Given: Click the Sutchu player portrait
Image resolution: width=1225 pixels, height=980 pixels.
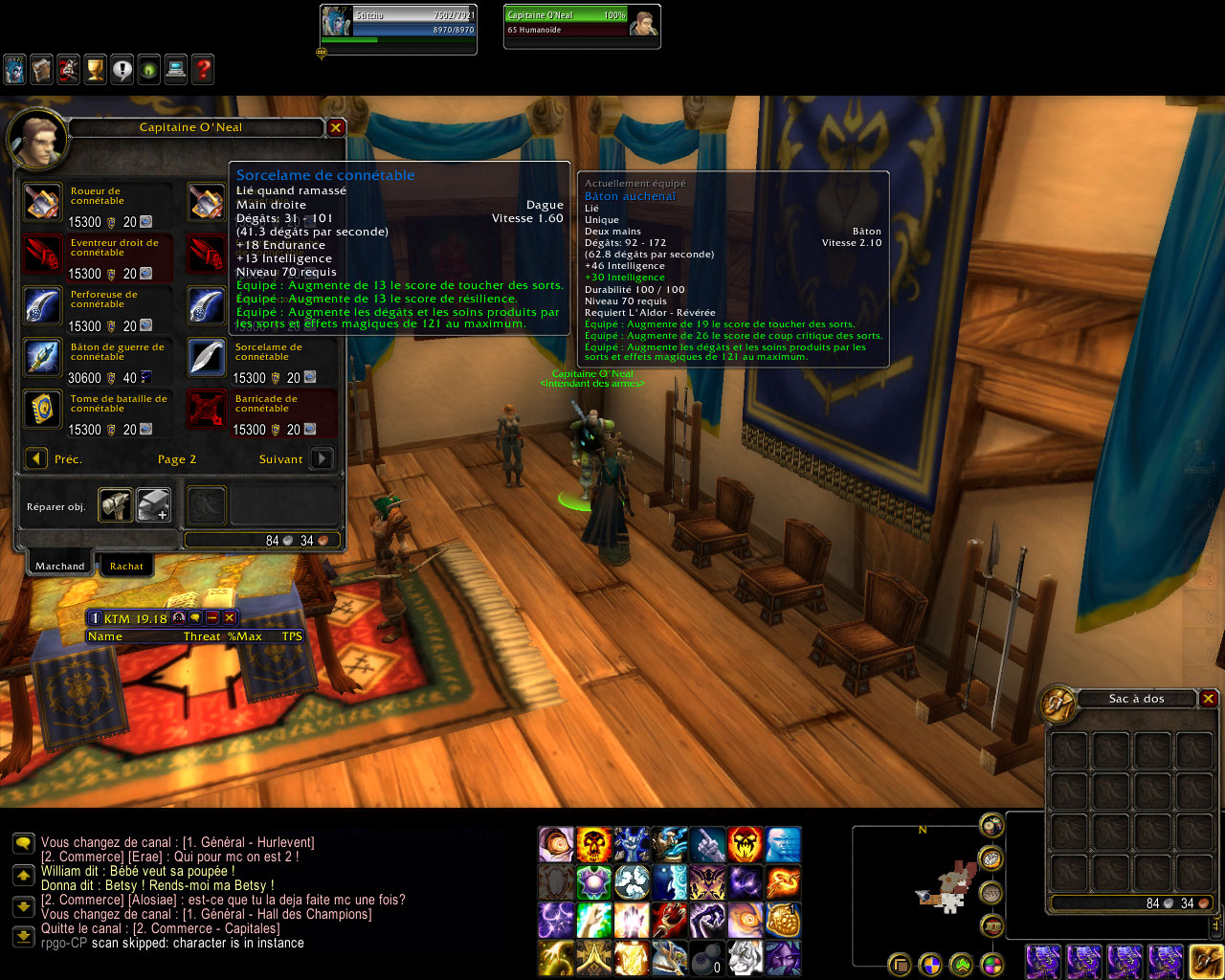Looking at the screenshot, I should (336, 22).
